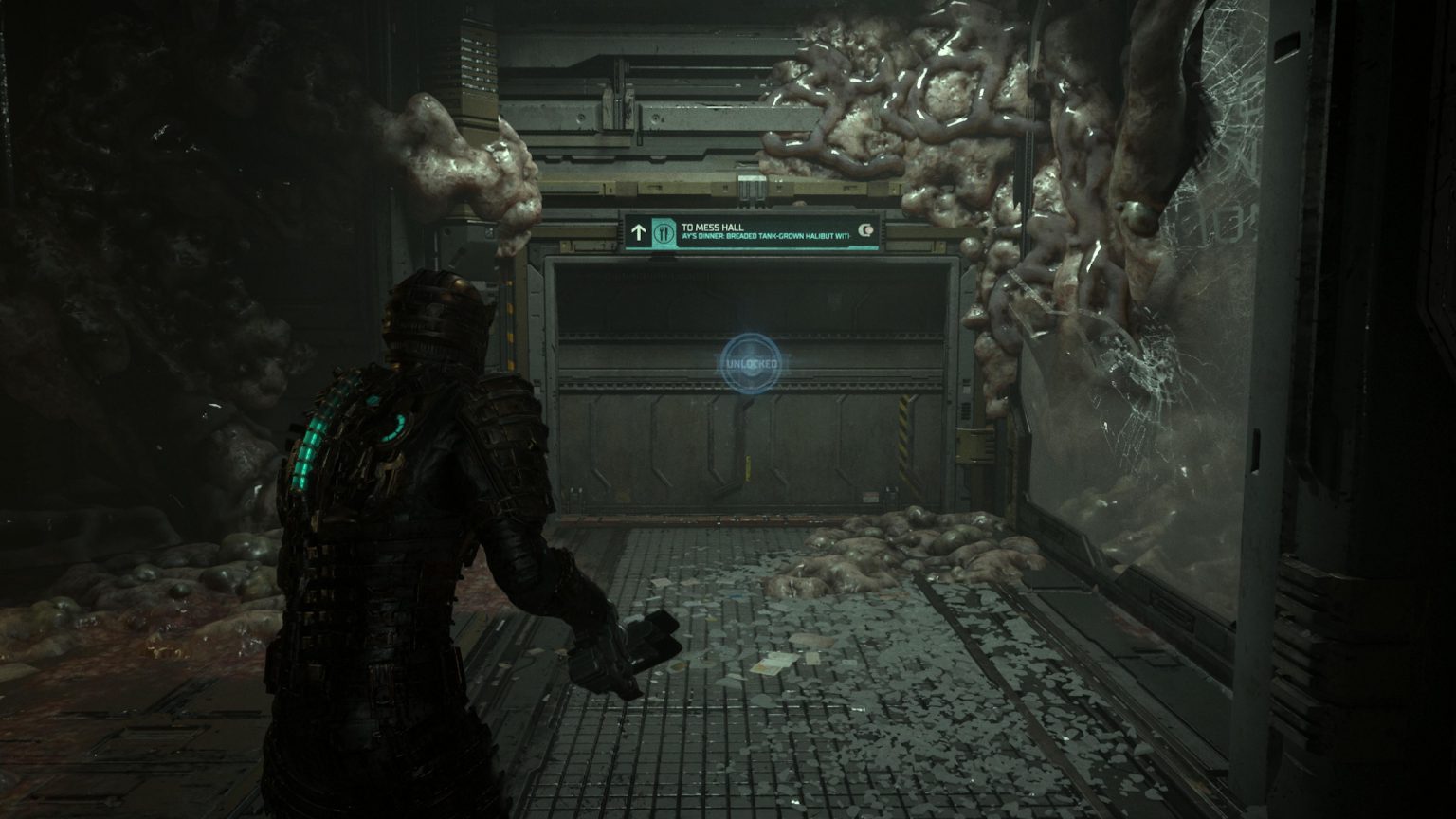Collapse the directional signage panel
This screenshot has width=1456, height=819.
[x=754, y=230]
